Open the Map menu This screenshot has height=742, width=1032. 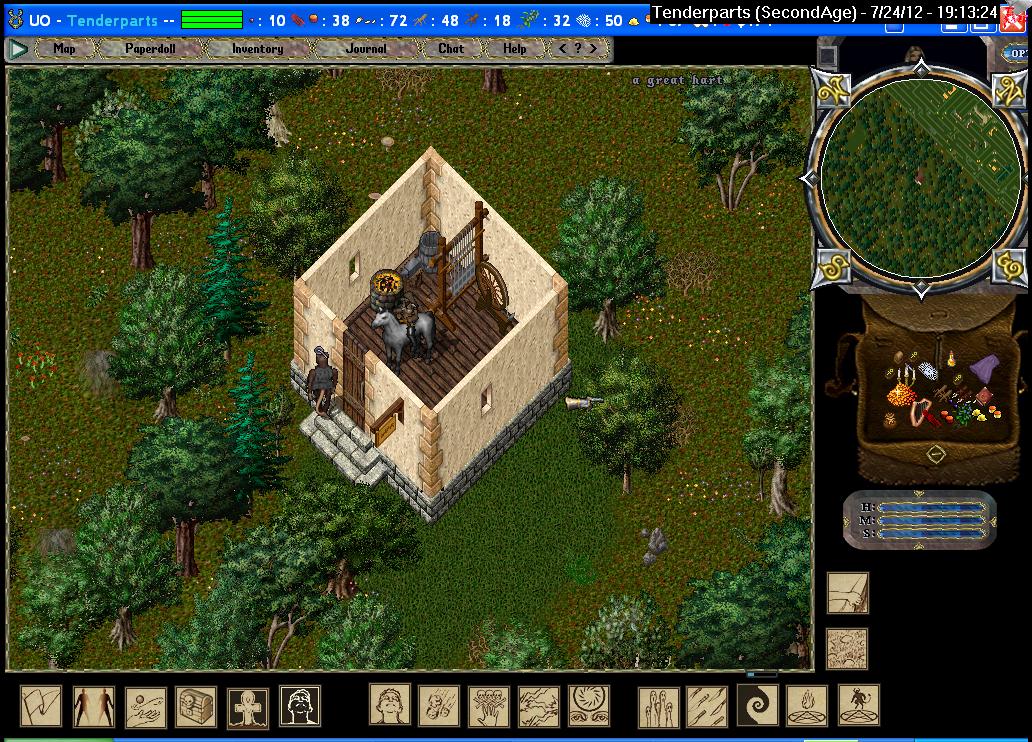tap(64, 48)
